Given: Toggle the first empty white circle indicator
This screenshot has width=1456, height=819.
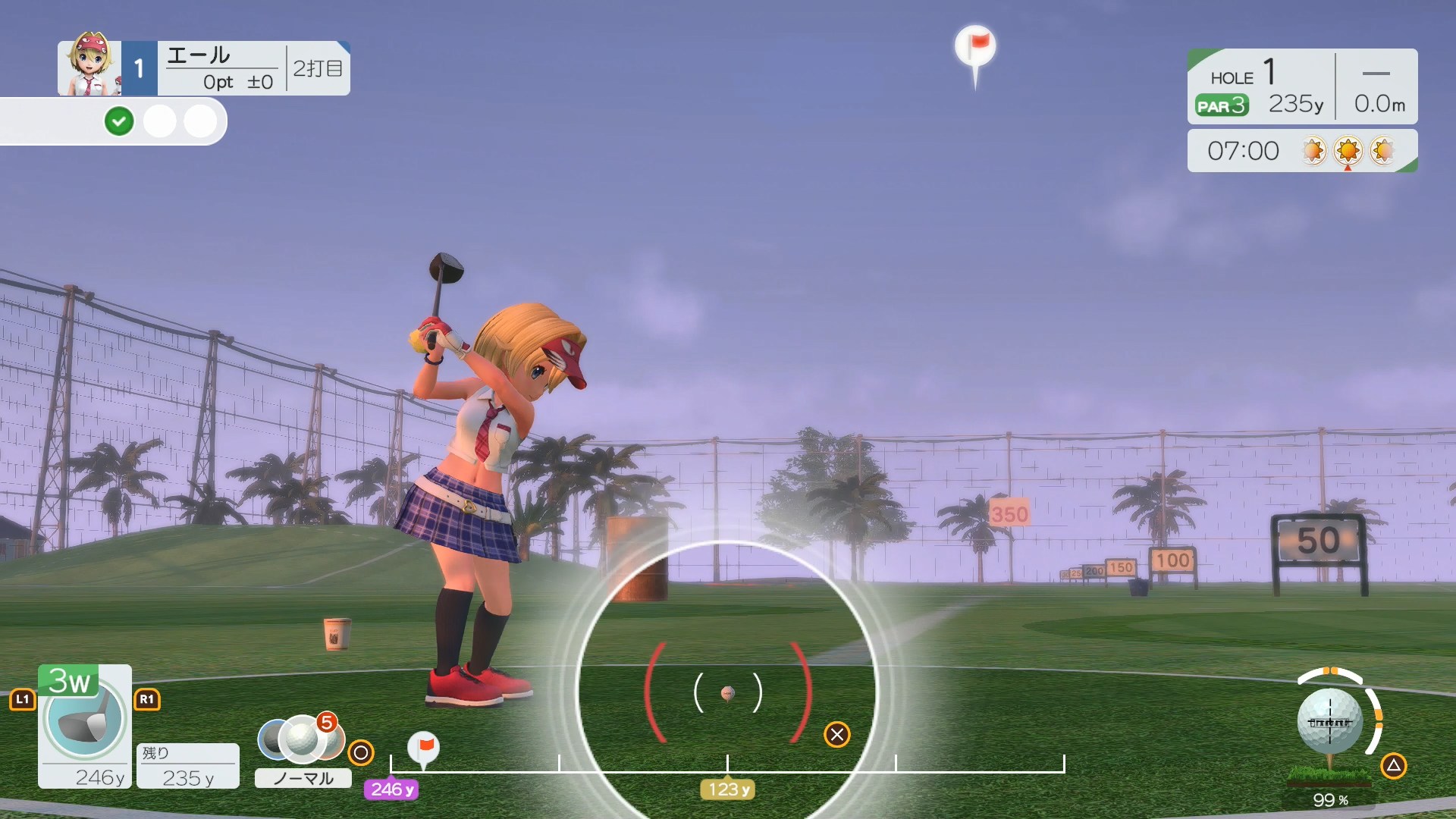Looking at the screenshot, I should coord(160,121).
